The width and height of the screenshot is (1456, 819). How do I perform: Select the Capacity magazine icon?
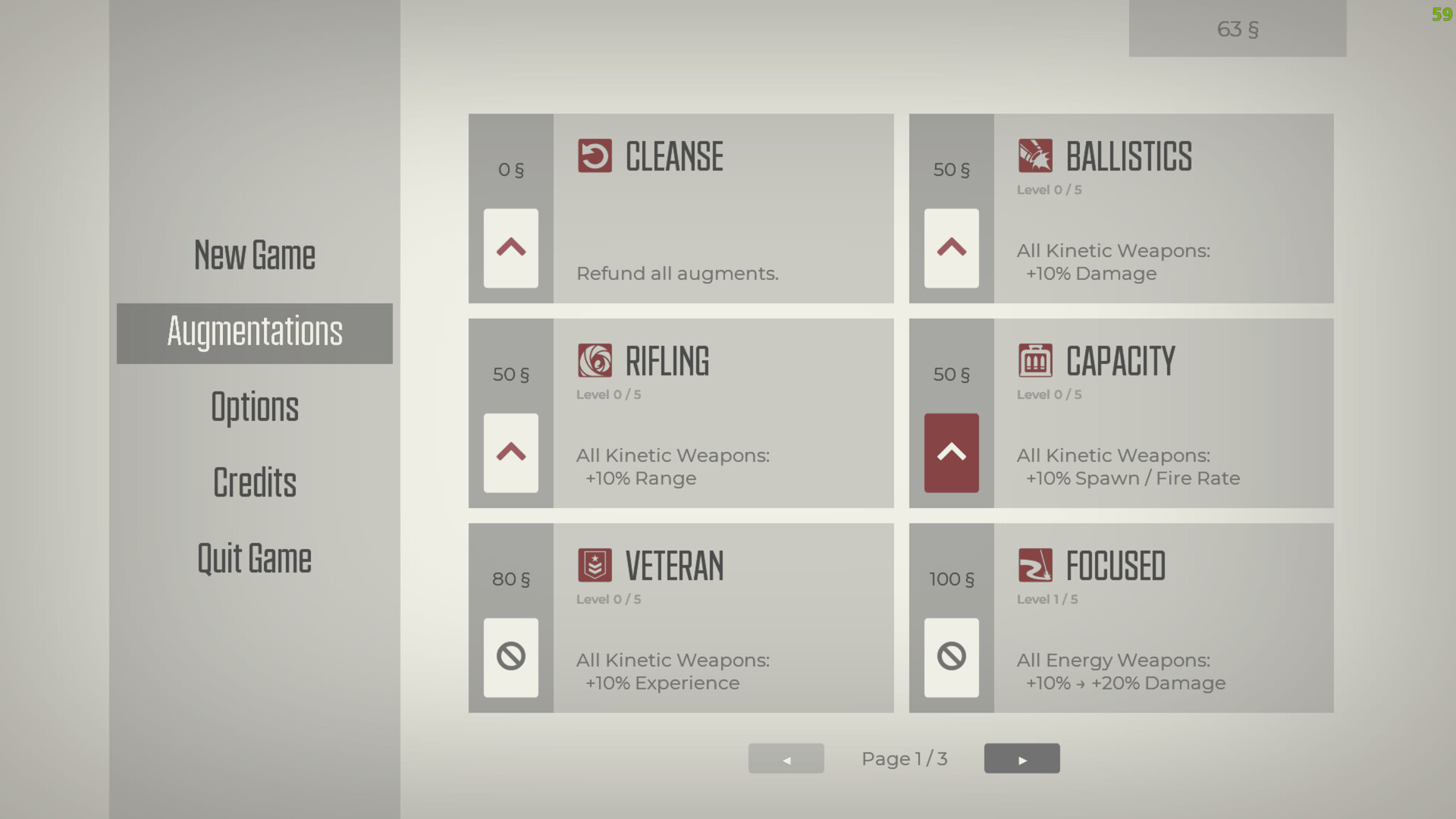tap(1036, 360)
